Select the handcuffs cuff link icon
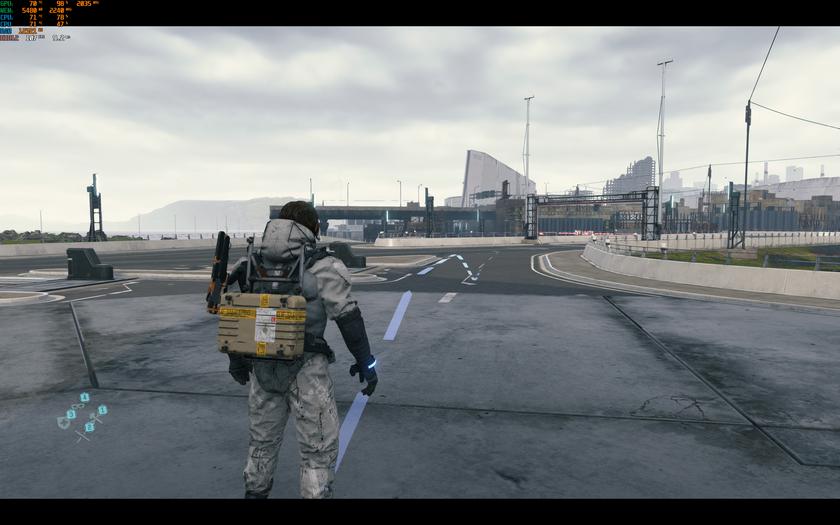The width and height of the screenshot is (840, 525). (78, 406)
